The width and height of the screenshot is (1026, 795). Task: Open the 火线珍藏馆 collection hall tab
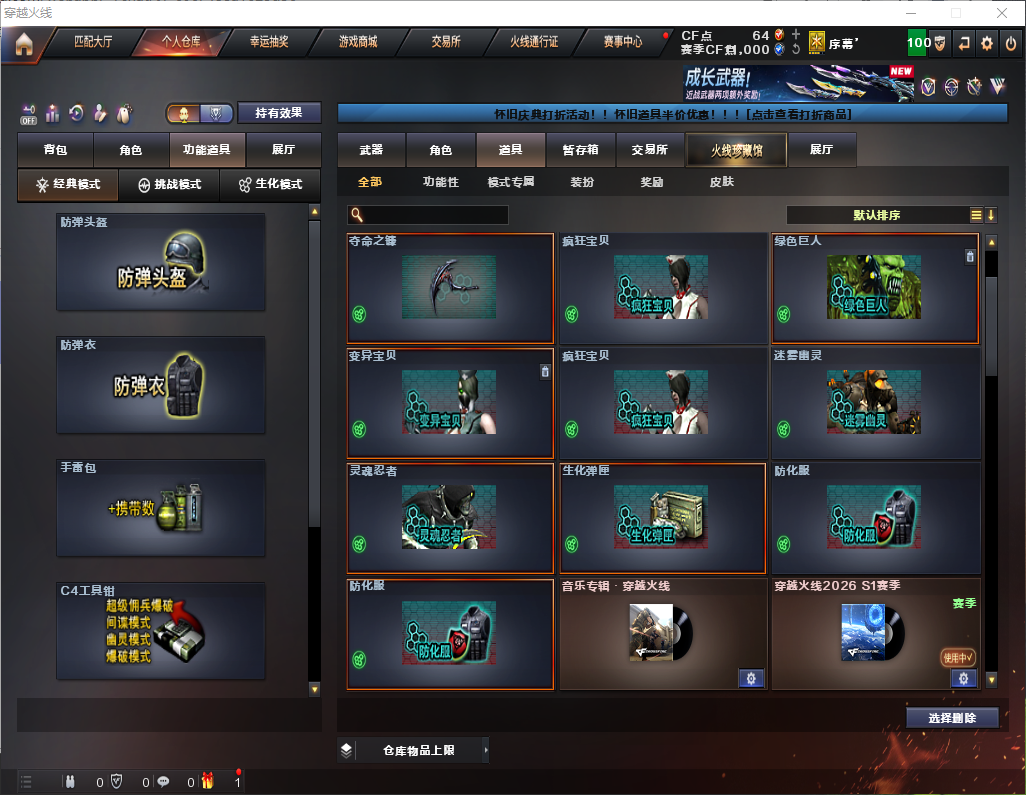(x=735, y=150)
